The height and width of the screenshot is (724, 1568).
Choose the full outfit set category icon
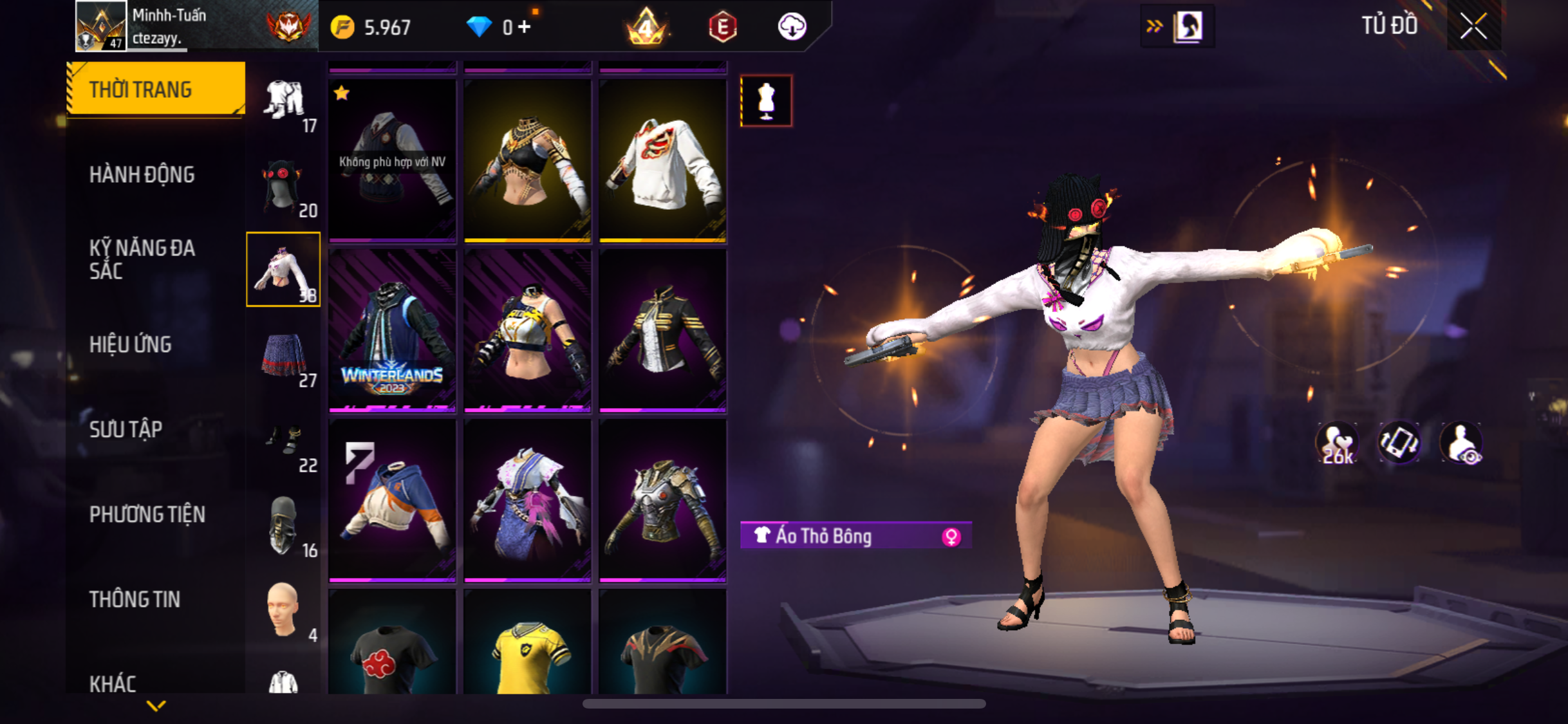(x=284, y=100)
